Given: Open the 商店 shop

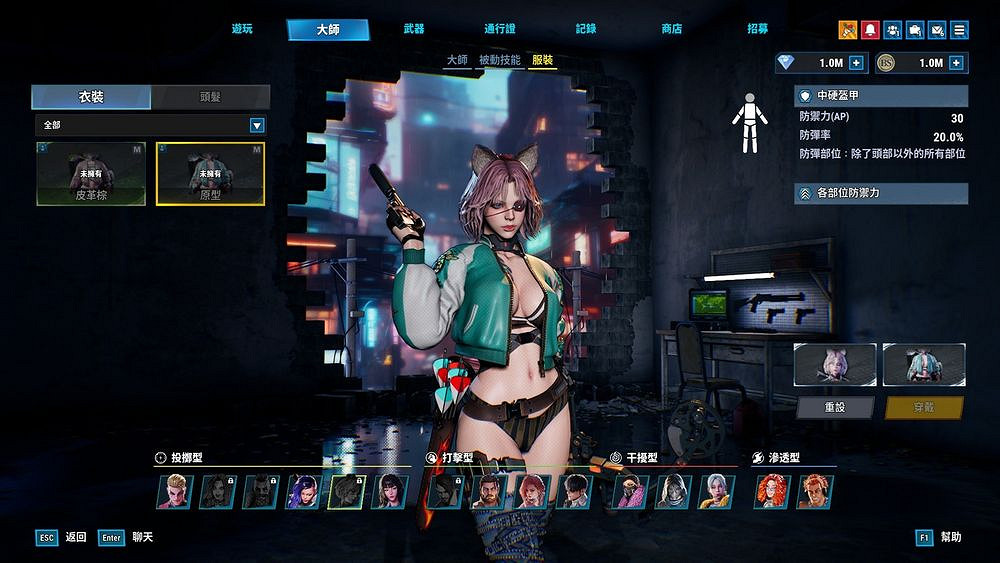Looking at the screenshot, I should [x=672, y=30].
